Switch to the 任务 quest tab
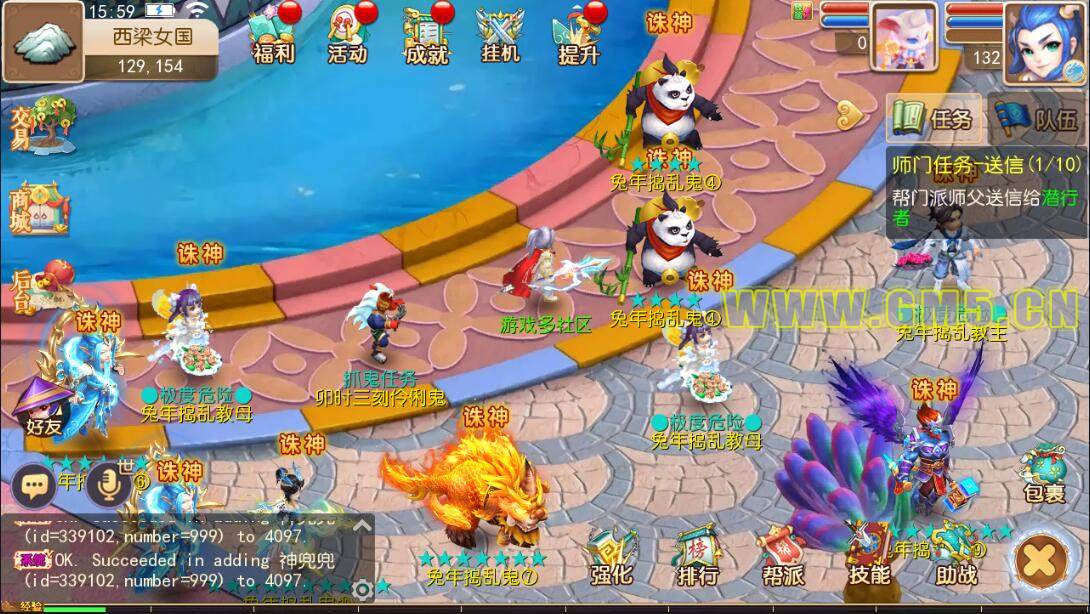Image resolution: width=1090 pixels, height=614 pixels. [x=933, y=120]
